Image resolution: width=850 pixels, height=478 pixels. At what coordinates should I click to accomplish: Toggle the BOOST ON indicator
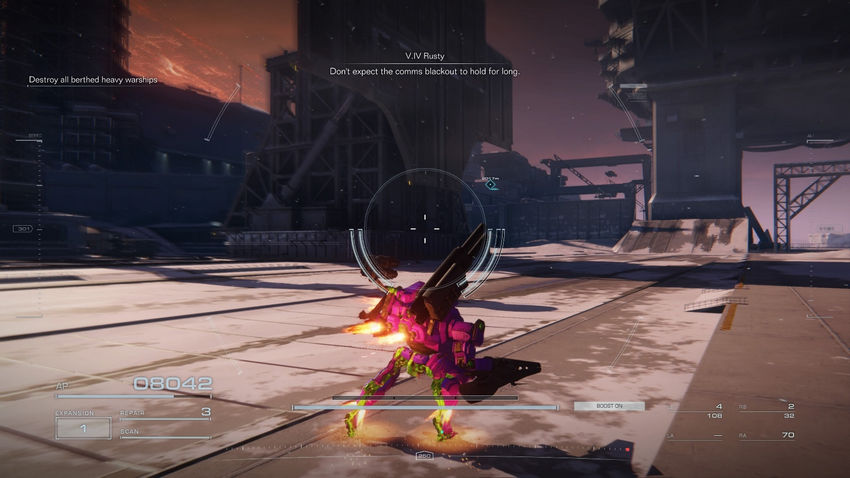click(x=608, y=406)
